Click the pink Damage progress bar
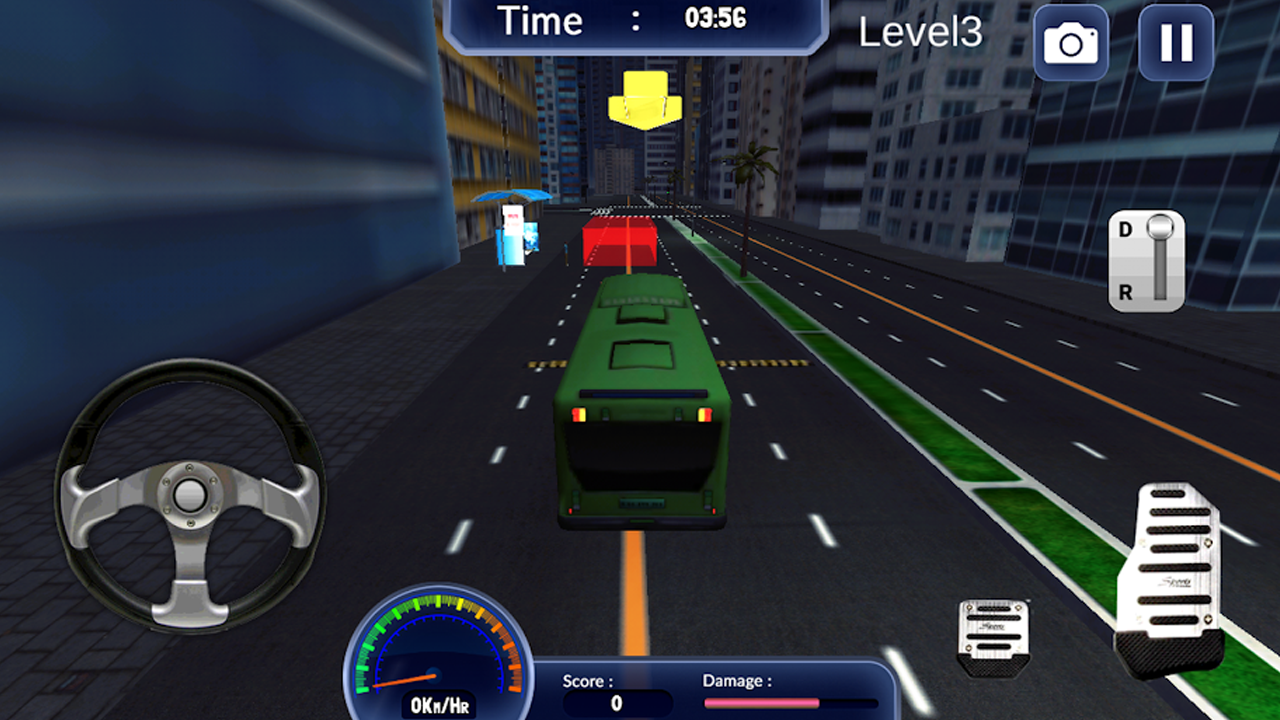The image size is (1280, 720). pyautogui.click(x=762, y=703)
